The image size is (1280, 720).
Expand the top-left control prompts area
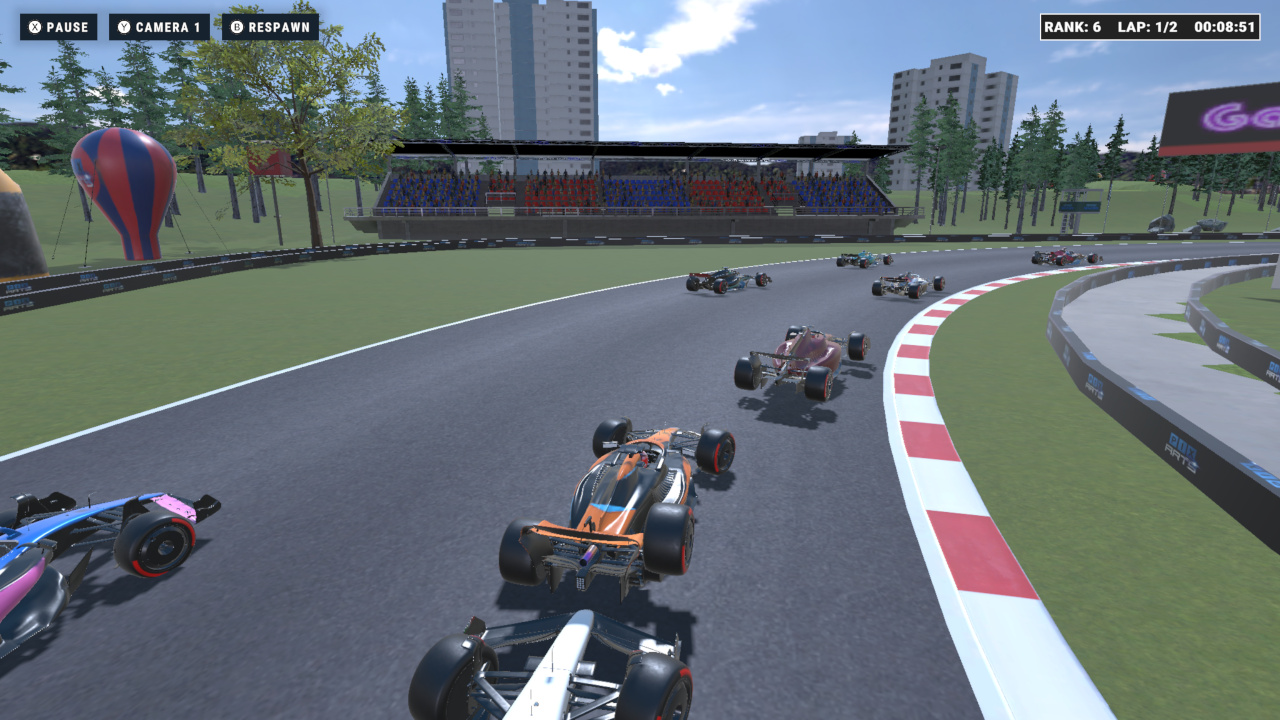tap(170, 27)
